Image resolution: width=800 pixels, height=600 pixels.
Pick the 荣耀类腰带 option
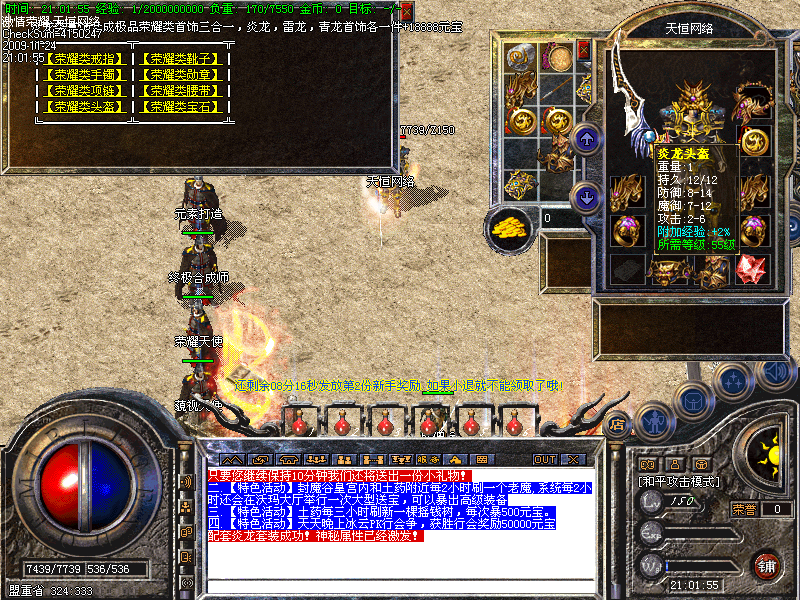[181, 91]
